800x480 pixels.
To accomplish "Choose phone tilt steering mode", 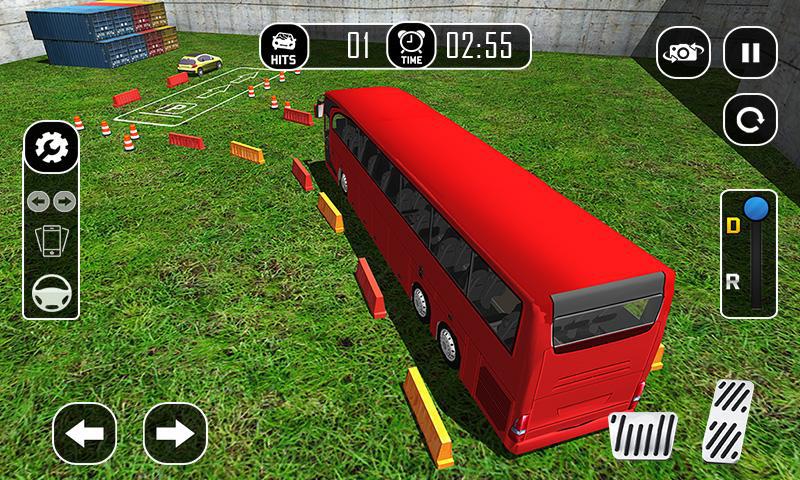I will tap(51, 241).
